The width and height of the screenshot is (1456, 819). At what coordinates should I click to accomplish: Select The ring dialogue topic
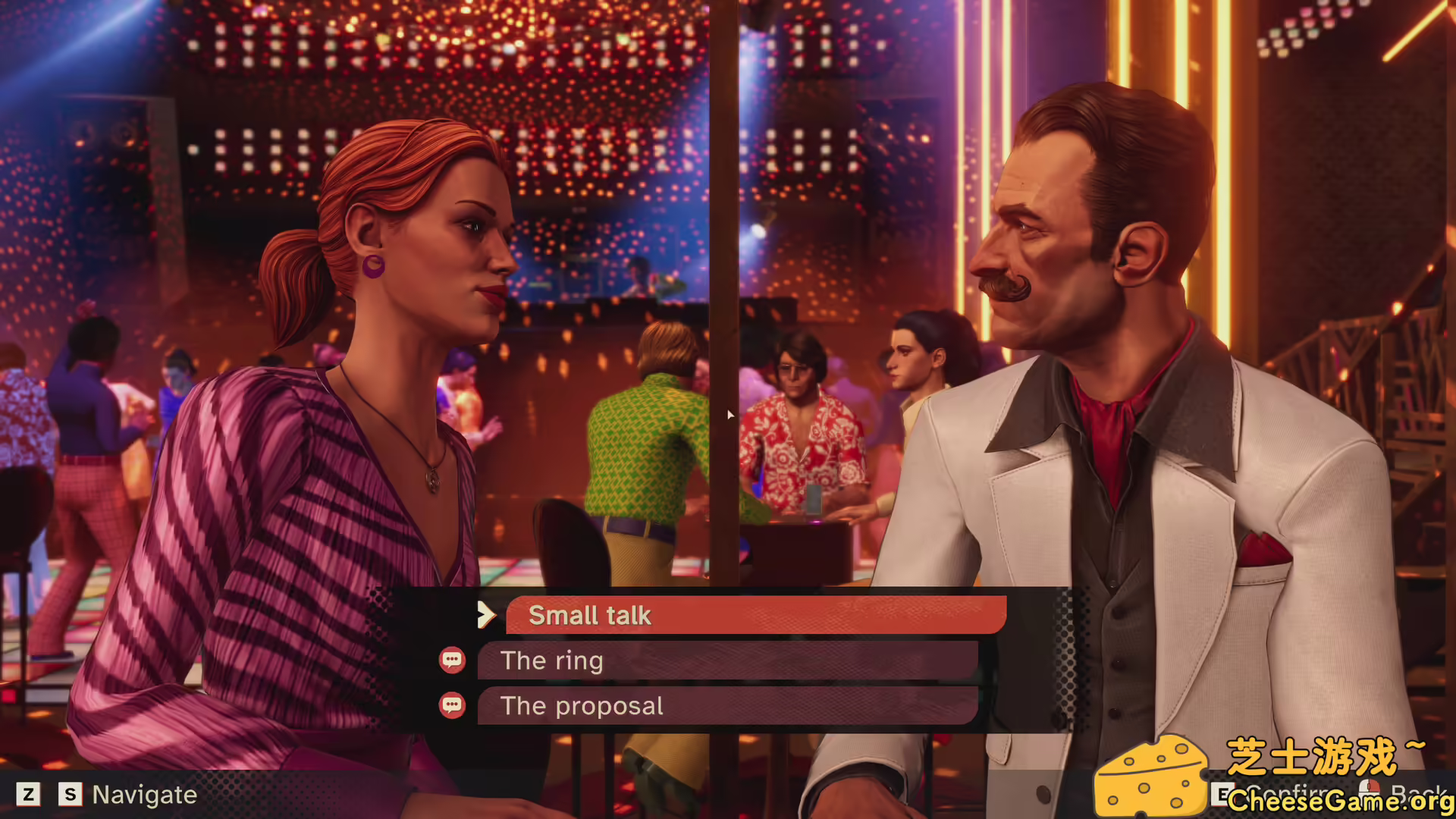(x=726, y=661)
